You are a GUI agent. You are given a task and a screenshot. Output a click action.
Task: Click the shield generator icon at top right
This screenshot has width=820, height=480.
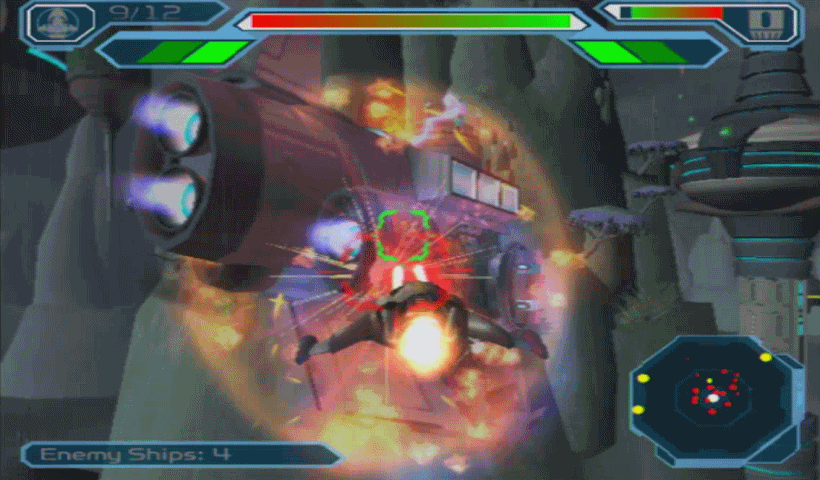[x=765, y=22]
